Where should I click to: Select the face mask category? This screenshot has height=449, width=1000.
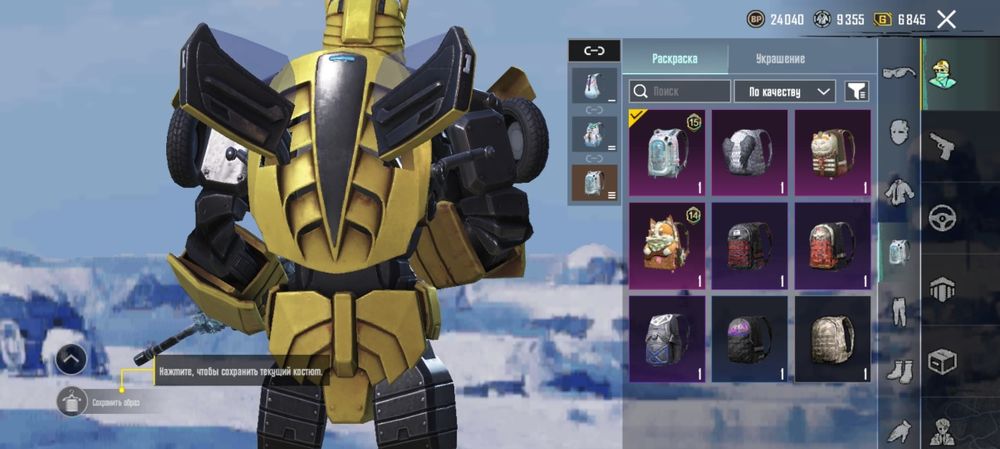tap(898, 131)
